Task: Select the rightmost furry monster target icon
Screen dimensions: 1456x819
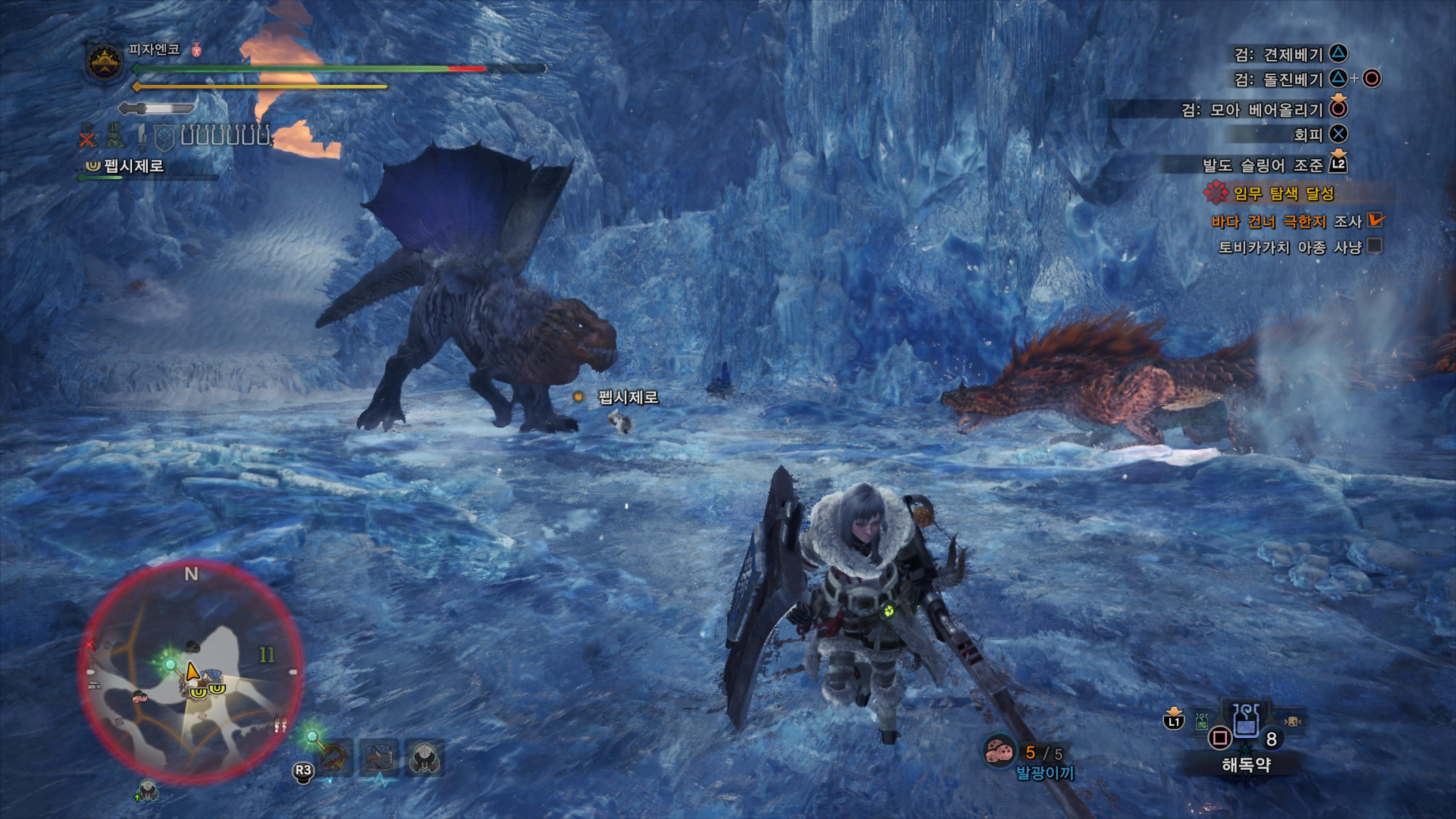Action: pos(424,758)
